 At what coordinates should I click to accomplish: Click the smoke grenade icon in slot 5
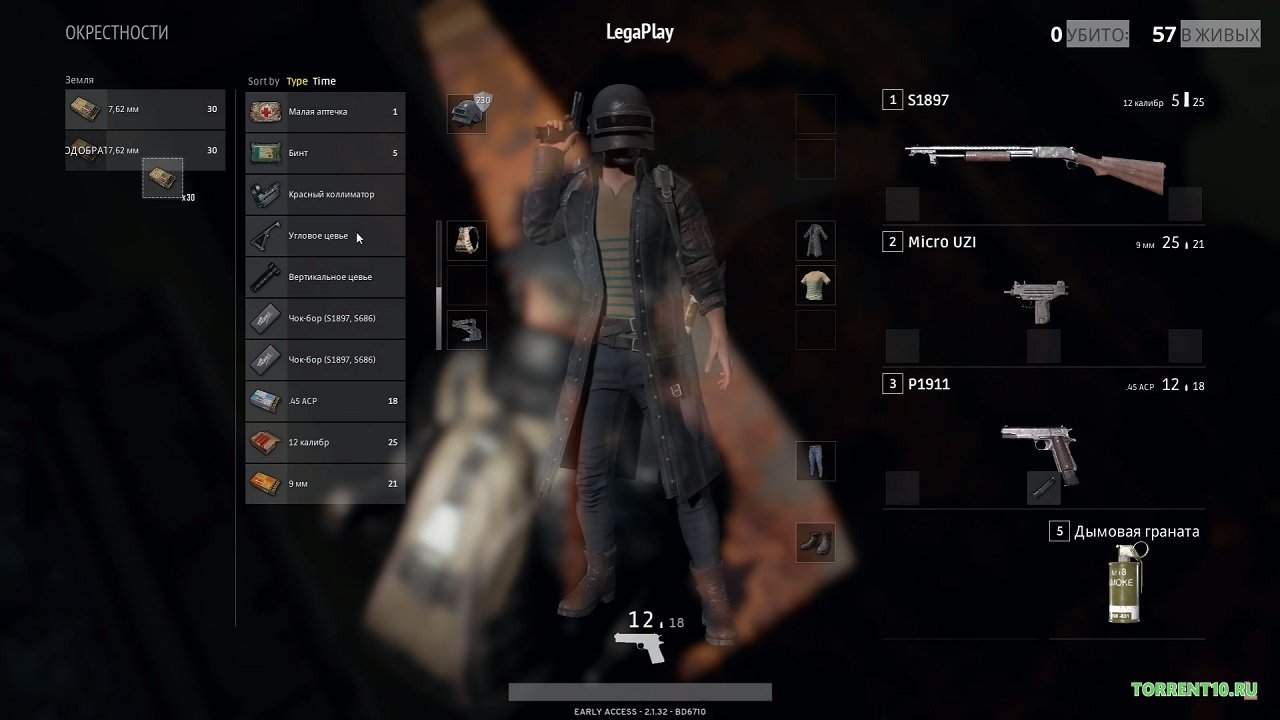pos(1126,580)
